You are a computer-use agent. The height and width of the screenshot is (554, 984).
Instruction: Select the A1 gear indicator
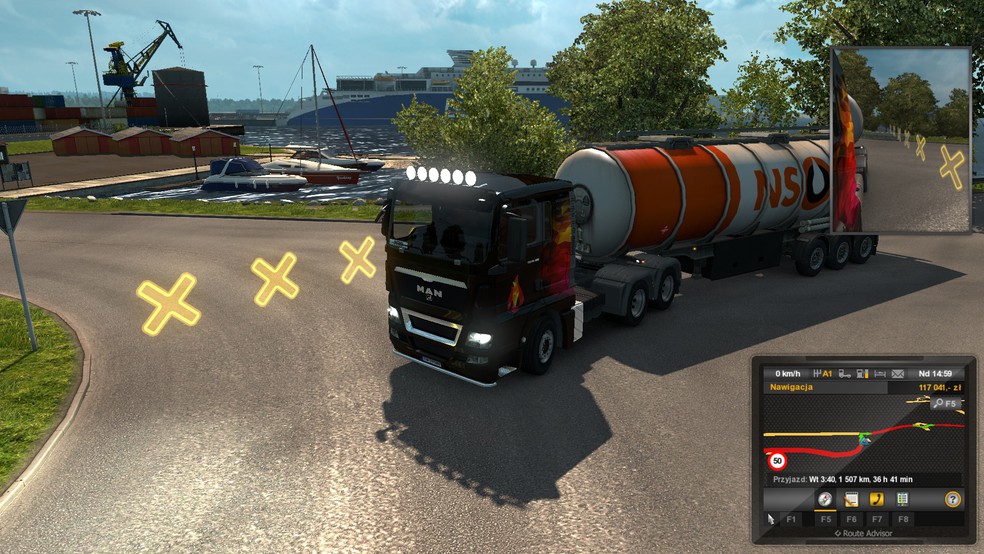[x=824, y=373]
